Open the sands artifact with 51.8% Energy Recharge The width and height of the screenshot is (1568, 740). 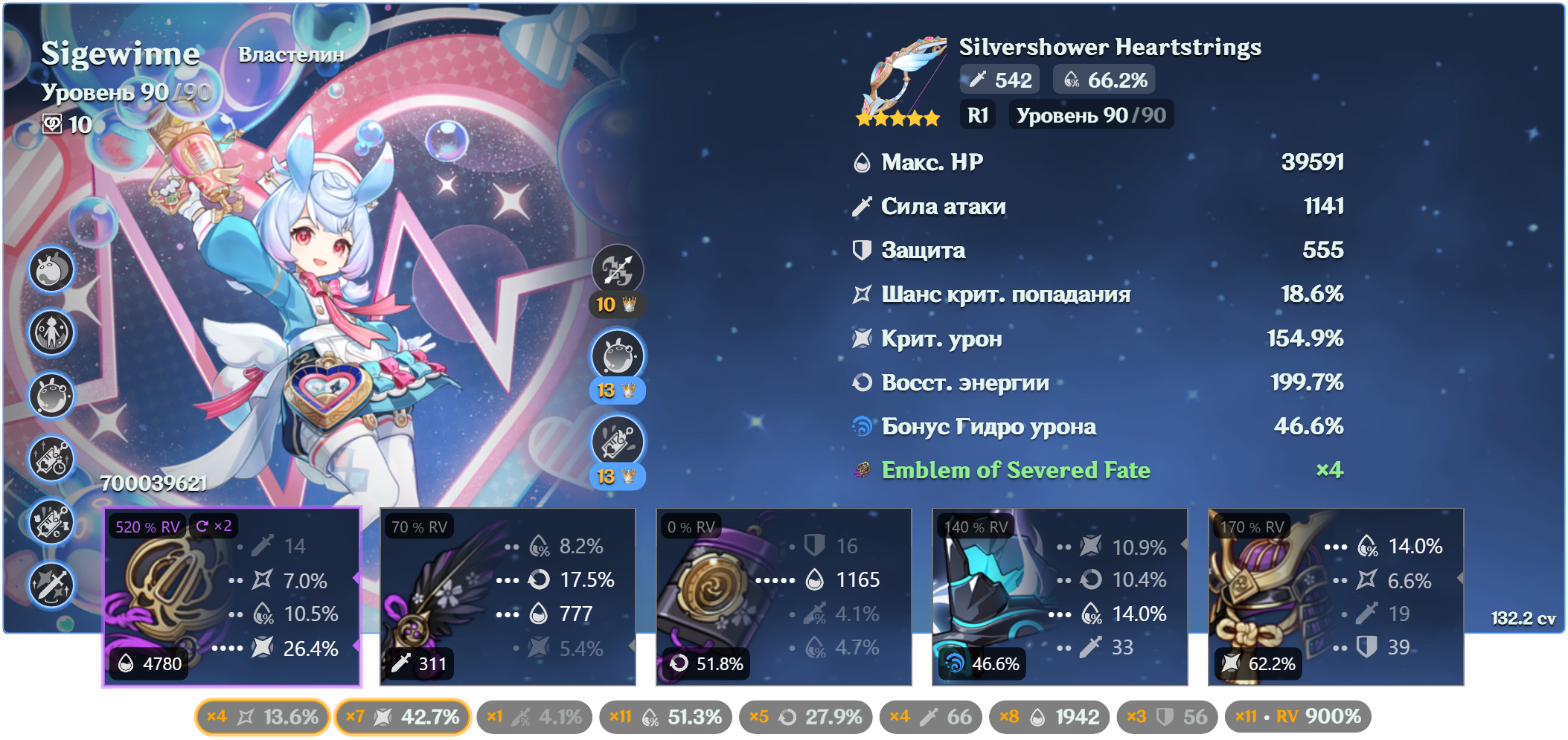click(784, 597)
